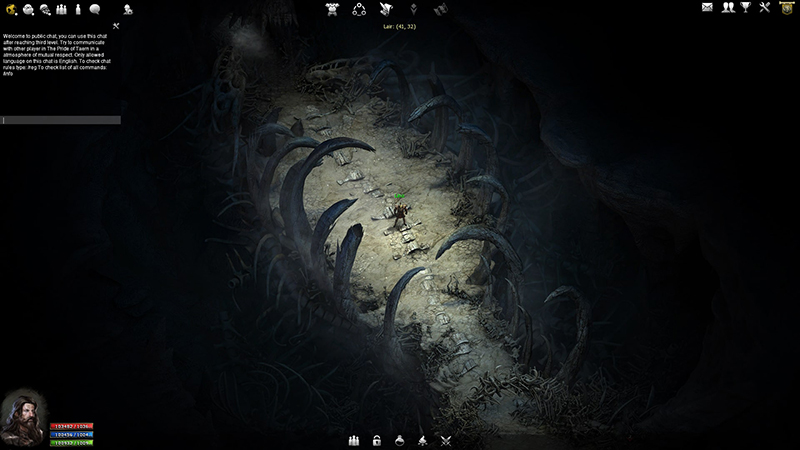Select the yellow globe chat channel
This screenshot has height=450, width=800.
(x=13, y=9)
